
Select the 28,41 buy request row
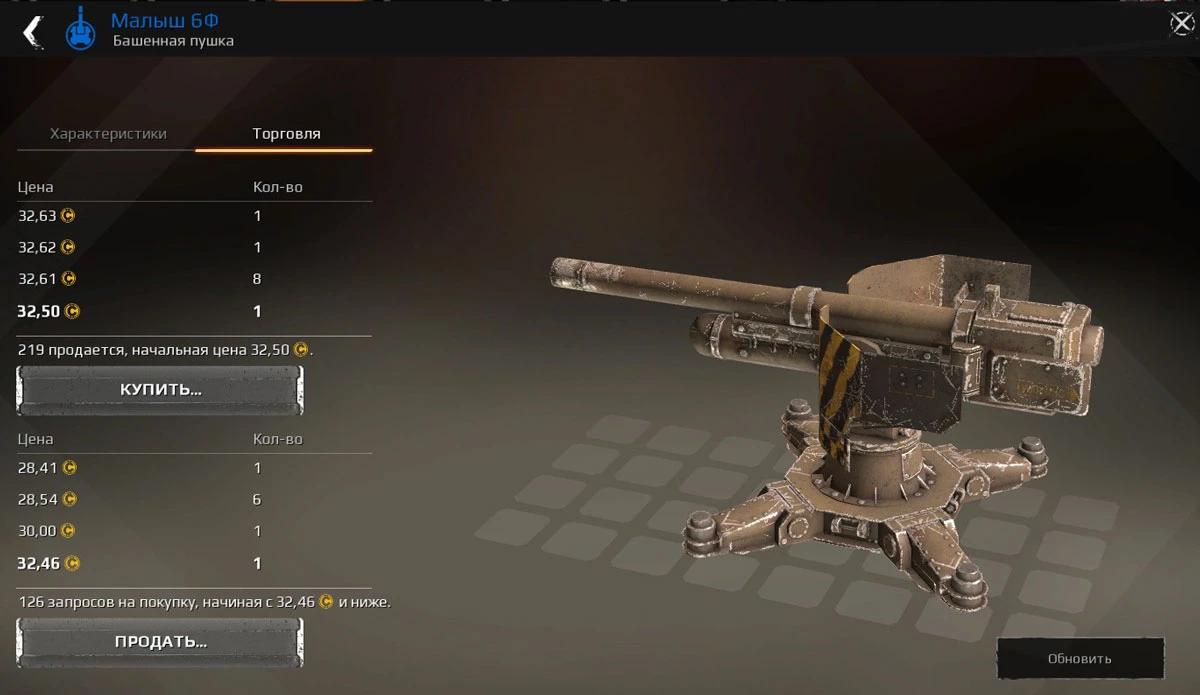point(194,467)
